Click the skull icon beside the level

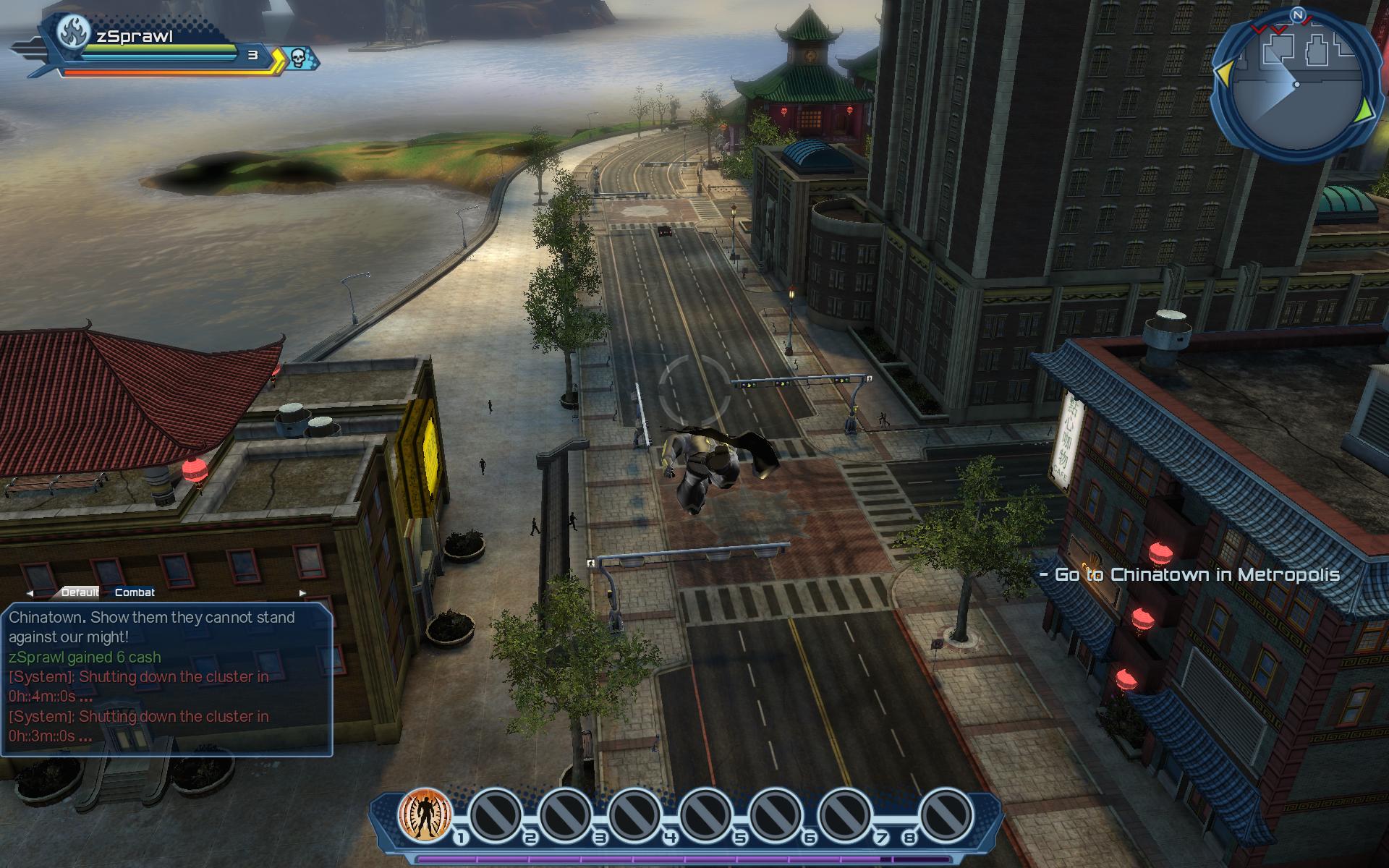[x=298, y=57]
